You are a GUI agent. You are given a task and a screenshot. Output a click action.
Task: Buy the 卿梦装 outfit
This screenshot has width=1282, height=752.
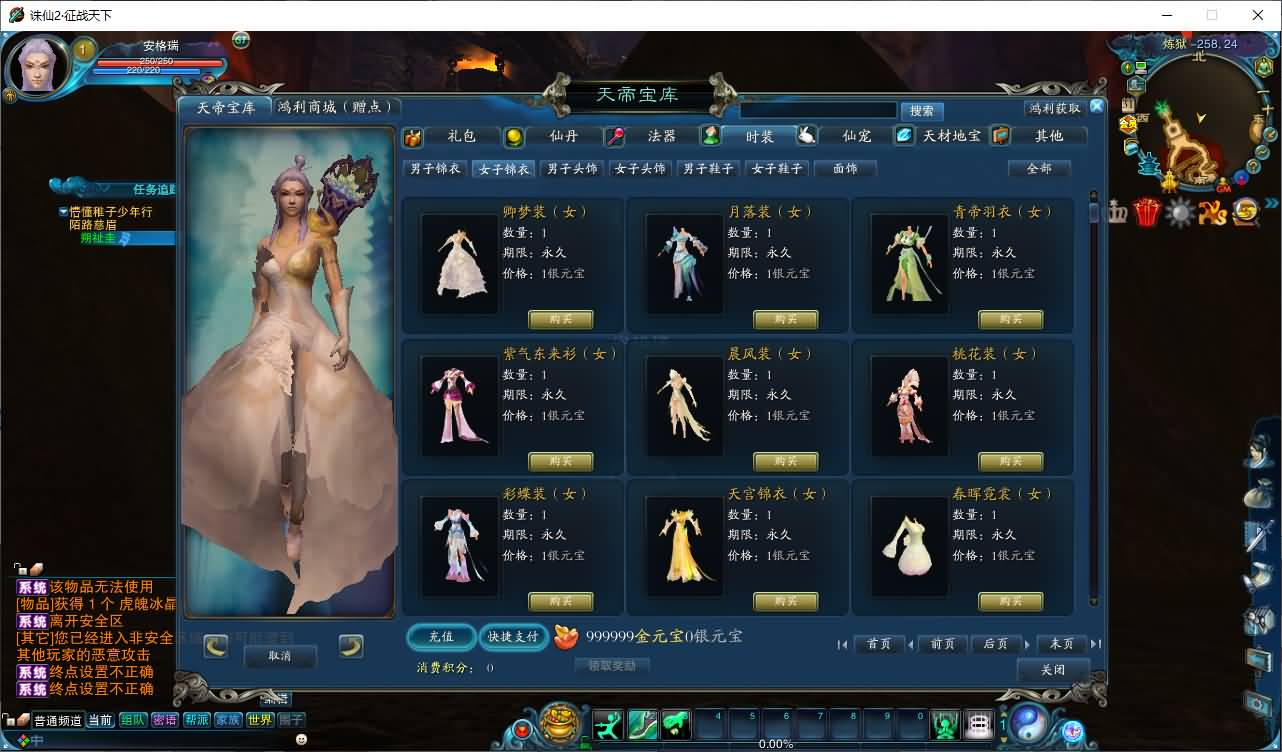coord(560,319)
